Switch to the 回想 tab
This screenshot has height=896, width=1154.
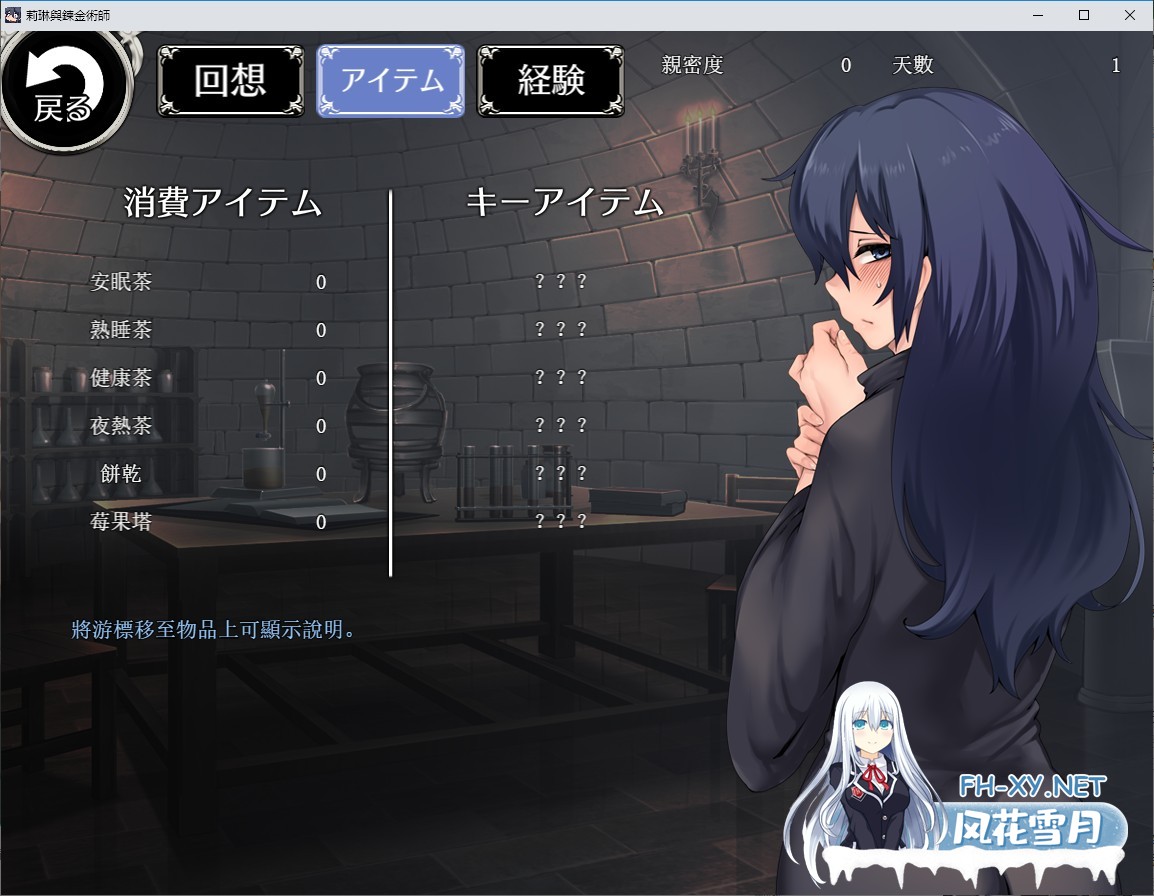pos(230,81)
